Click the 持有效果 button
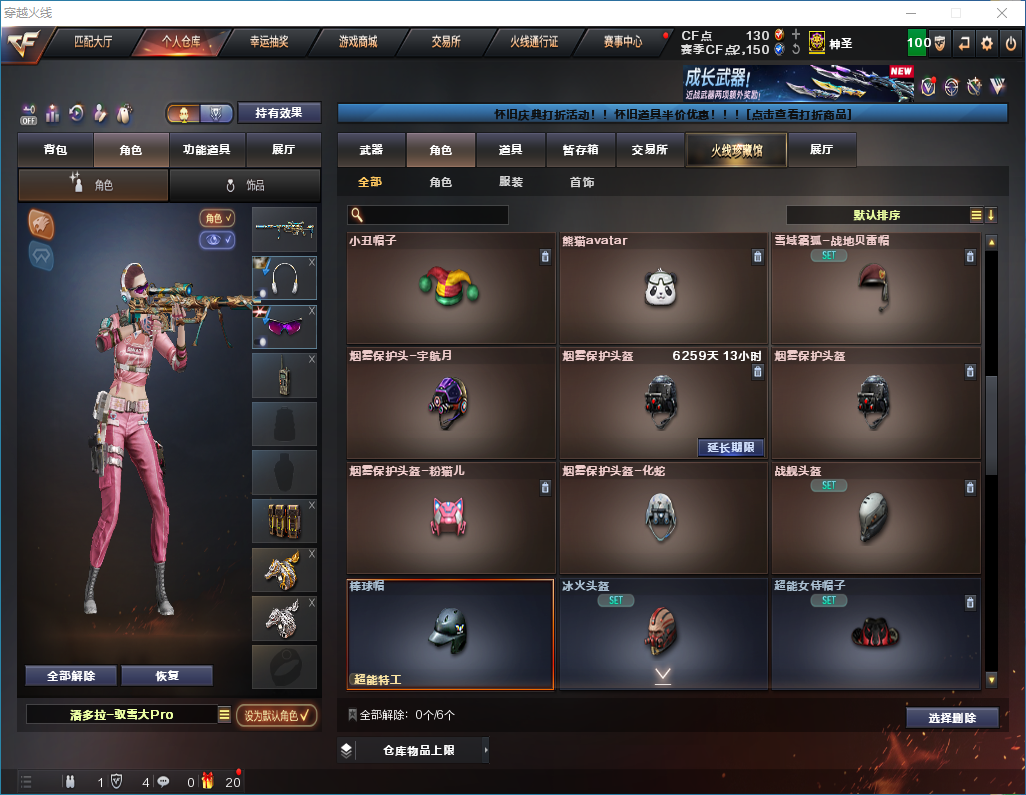Image resolution: width=1026 pixels, height=795 pixels. click(279, 113)
